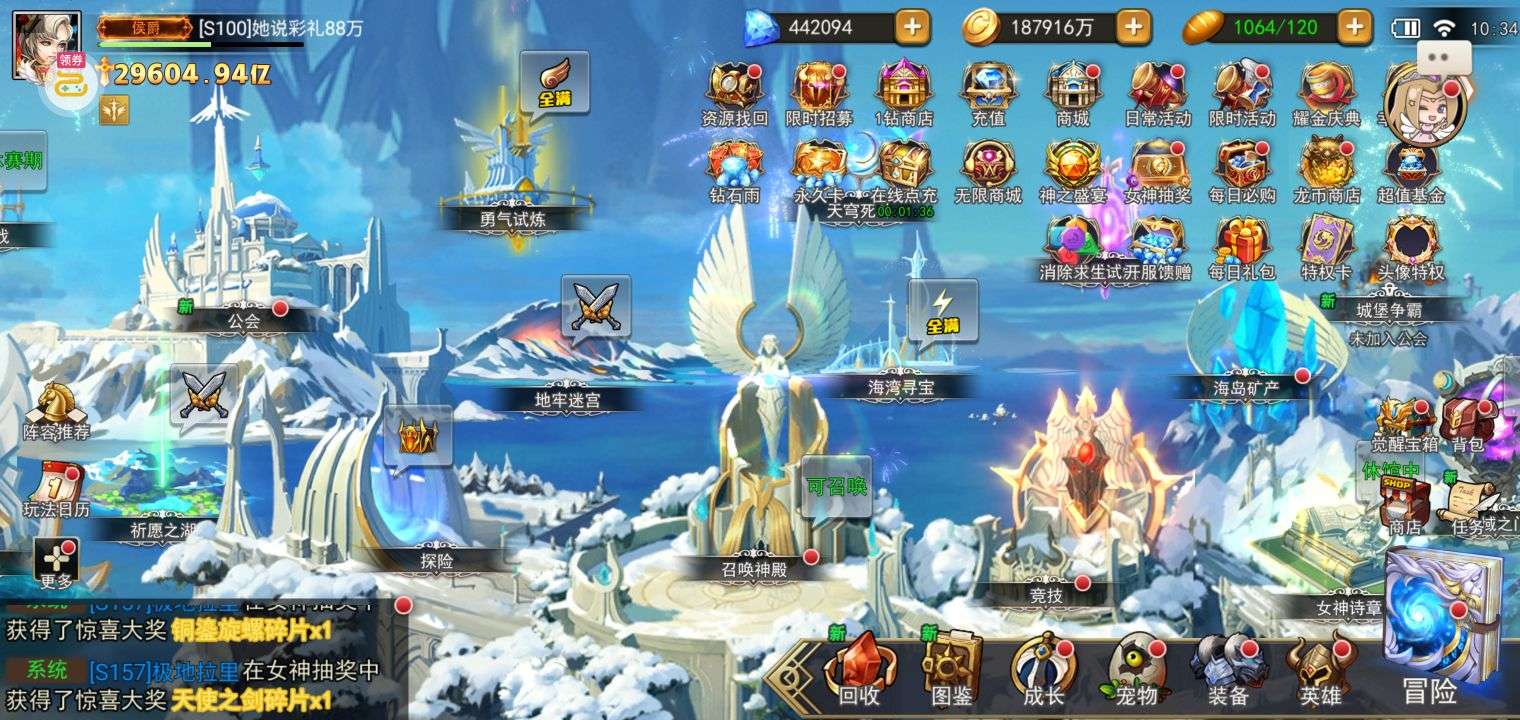This screenshot has height=720, width=1520.
Task: Show the 日常活动 daily activities
Action: click(x=1157, y=90)
